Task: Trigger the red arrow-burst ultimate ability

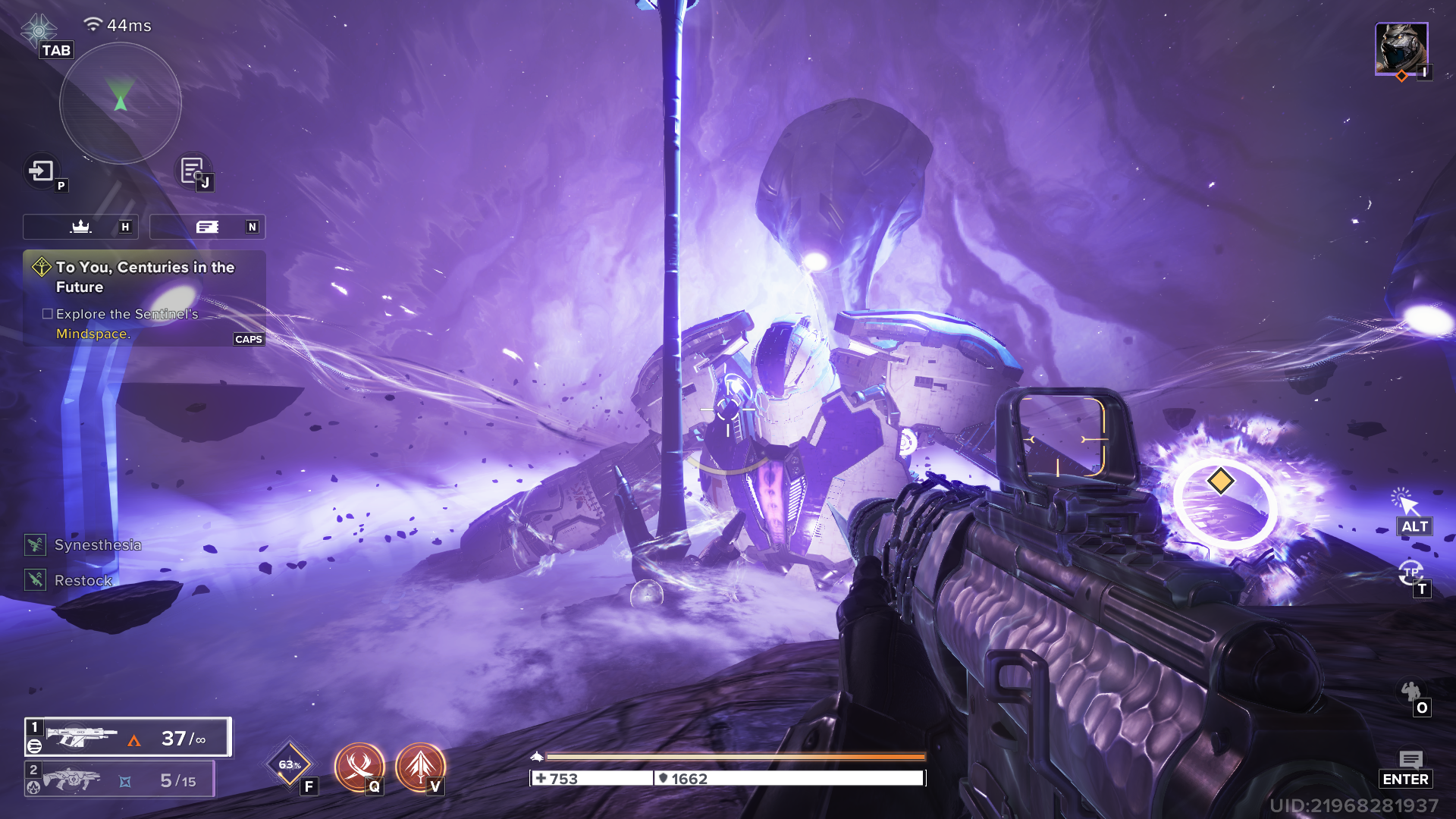Action: [x=419, y=766]
